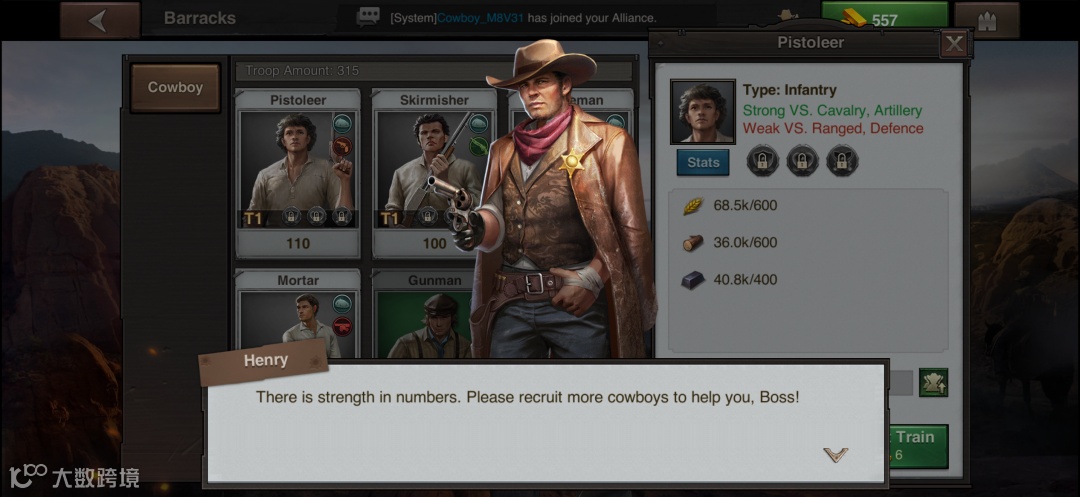The height and width of the screenshot is (497, 1080).
Task: Tap the max troop amount icon
Action: coord(933,382)
